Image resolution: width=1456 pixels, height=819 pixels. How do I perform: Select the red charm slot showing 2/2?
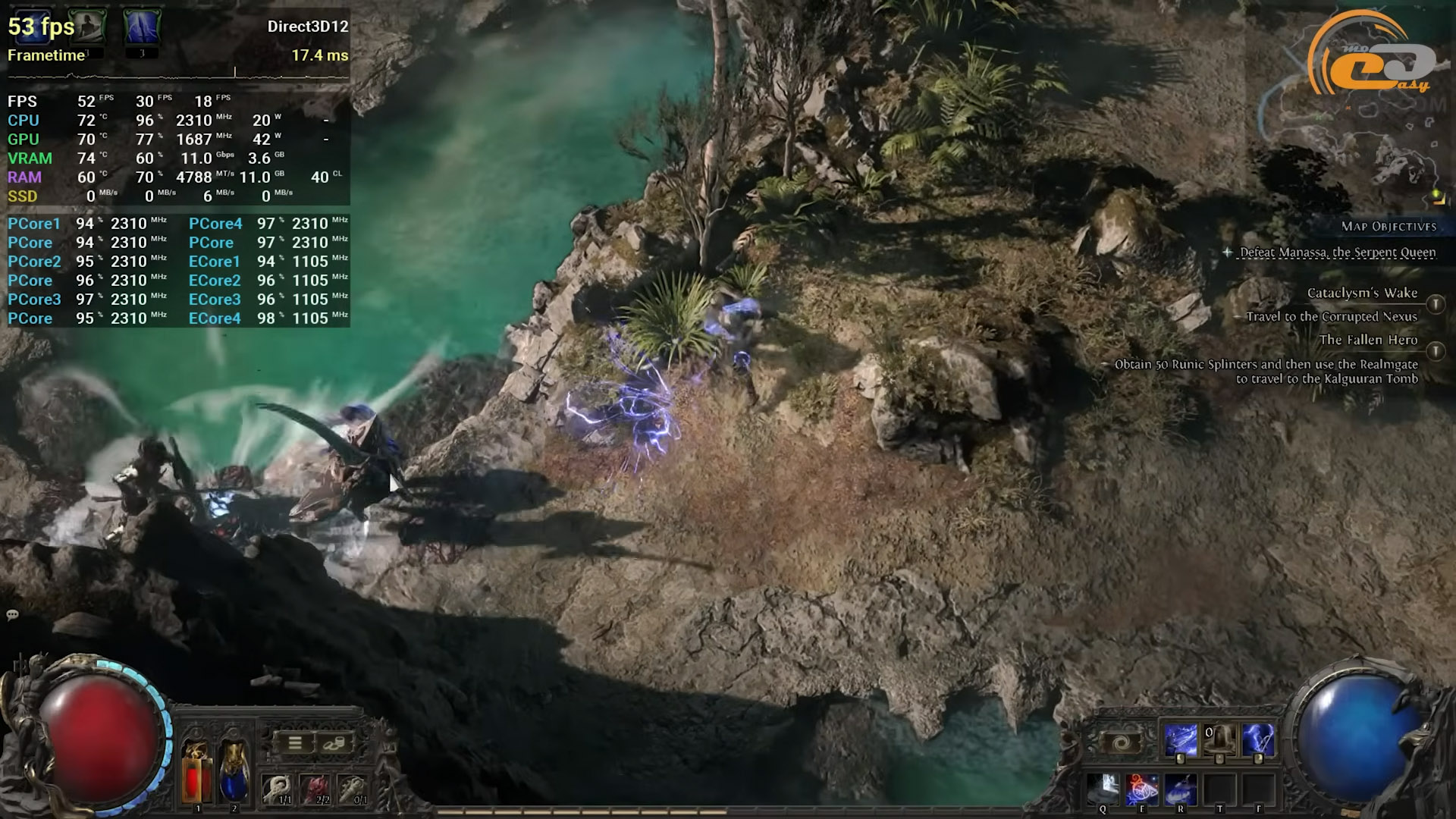315,789
